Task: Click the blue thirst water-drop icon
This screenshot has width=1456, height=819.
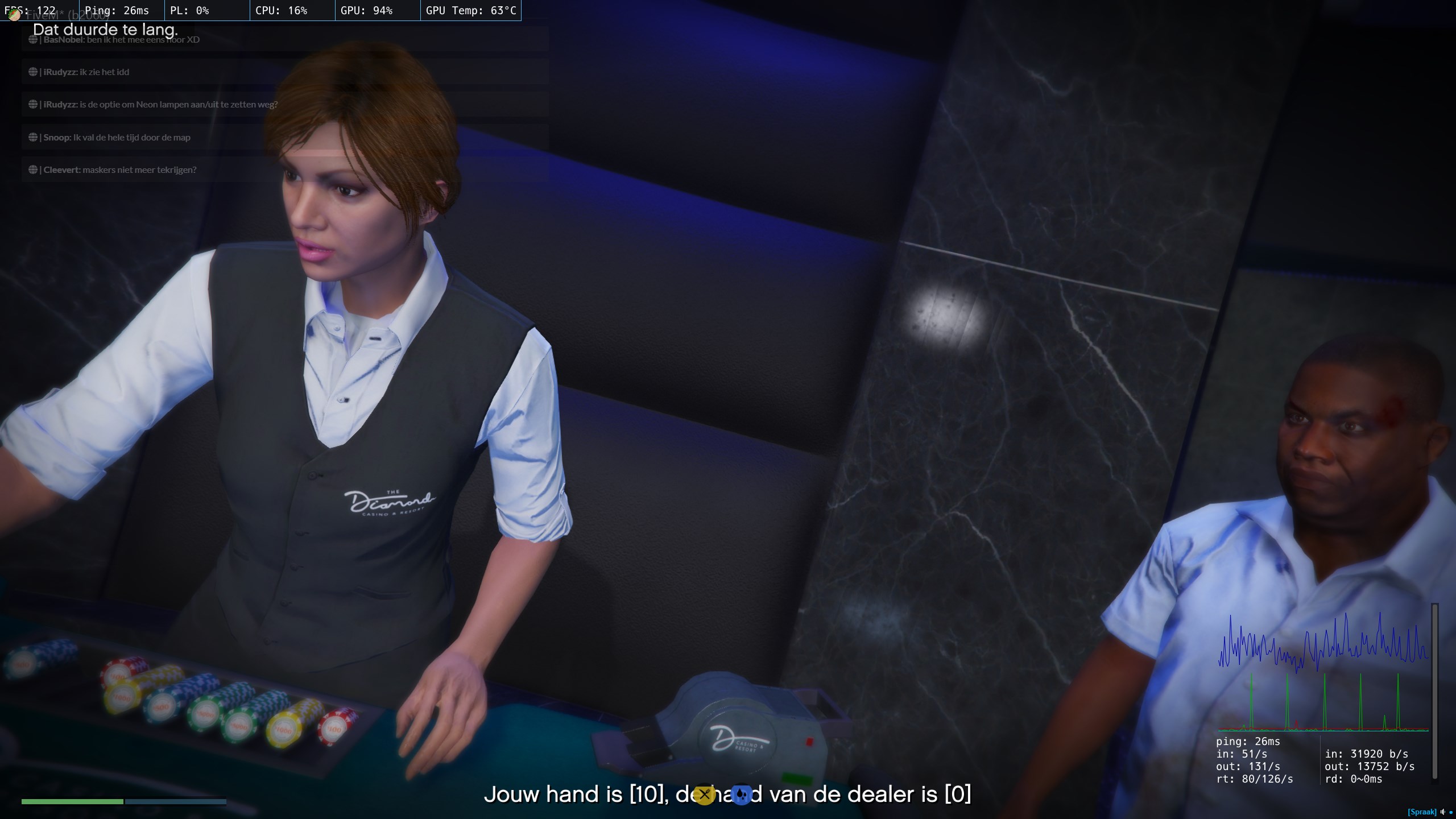Action: click(x=741, y=795)
